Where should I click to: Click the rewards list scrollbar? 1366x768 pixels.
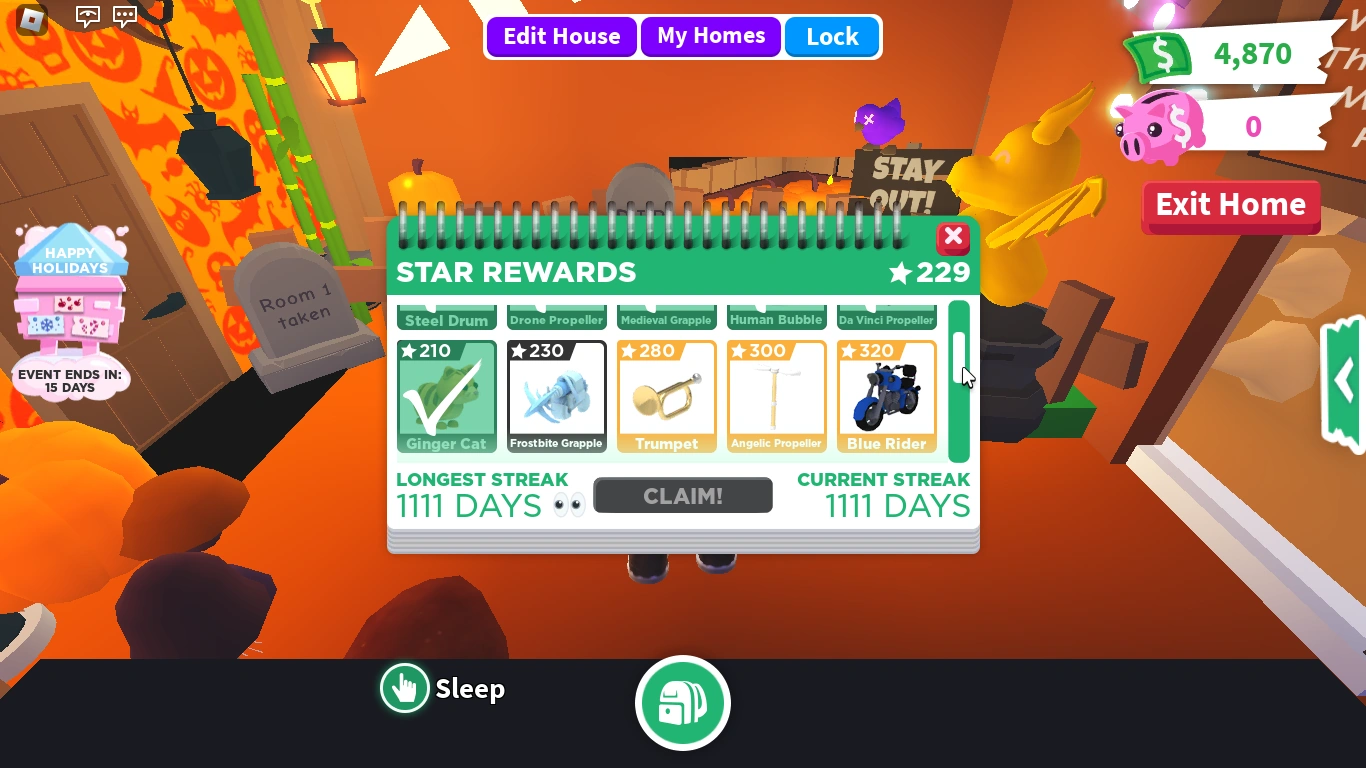(x=958, y=380)
